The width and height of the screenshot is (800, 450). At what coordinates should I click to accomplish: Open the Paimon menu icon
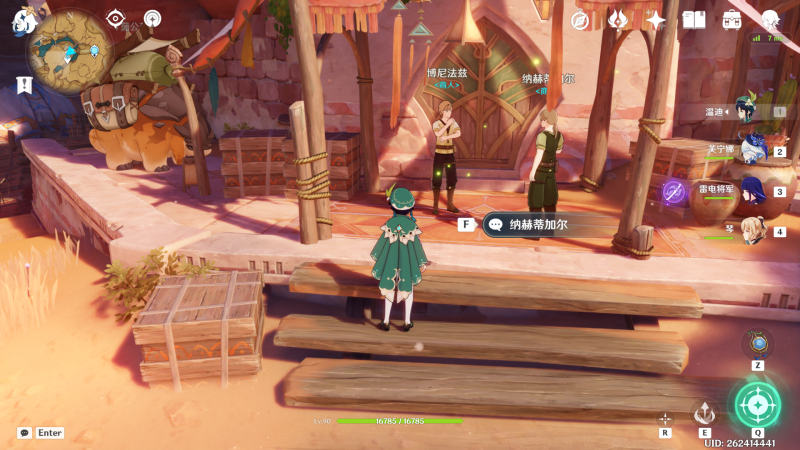coord(22,22)
